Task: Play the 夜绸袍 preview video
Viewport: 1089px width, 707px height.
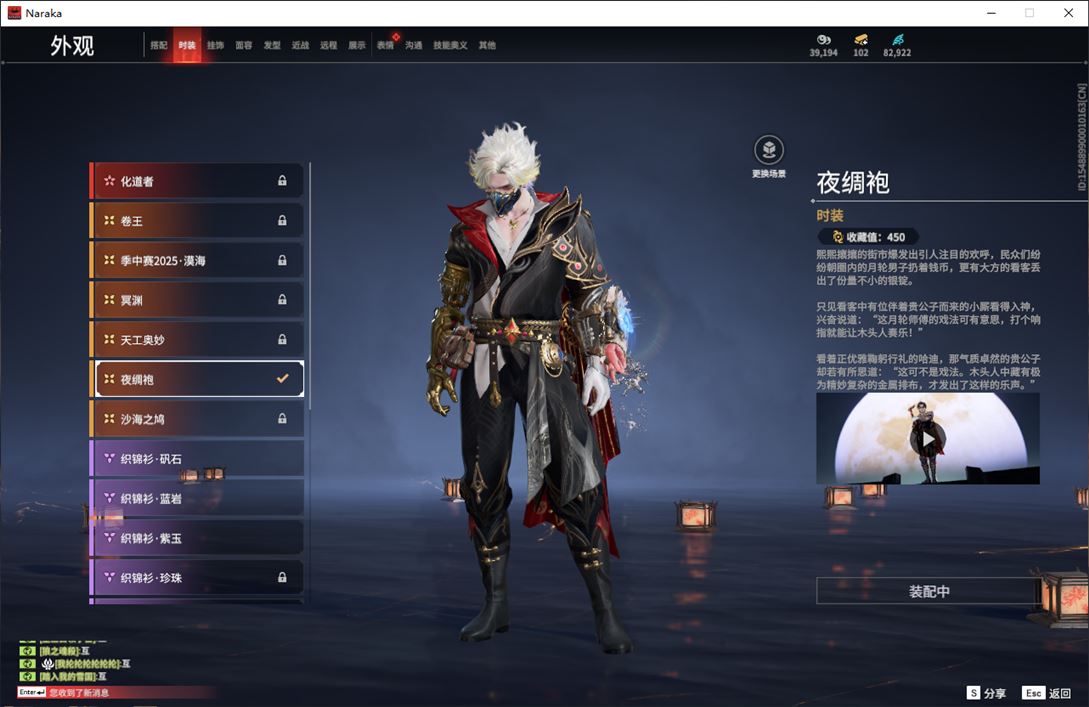Action: (x=928, y=438)
